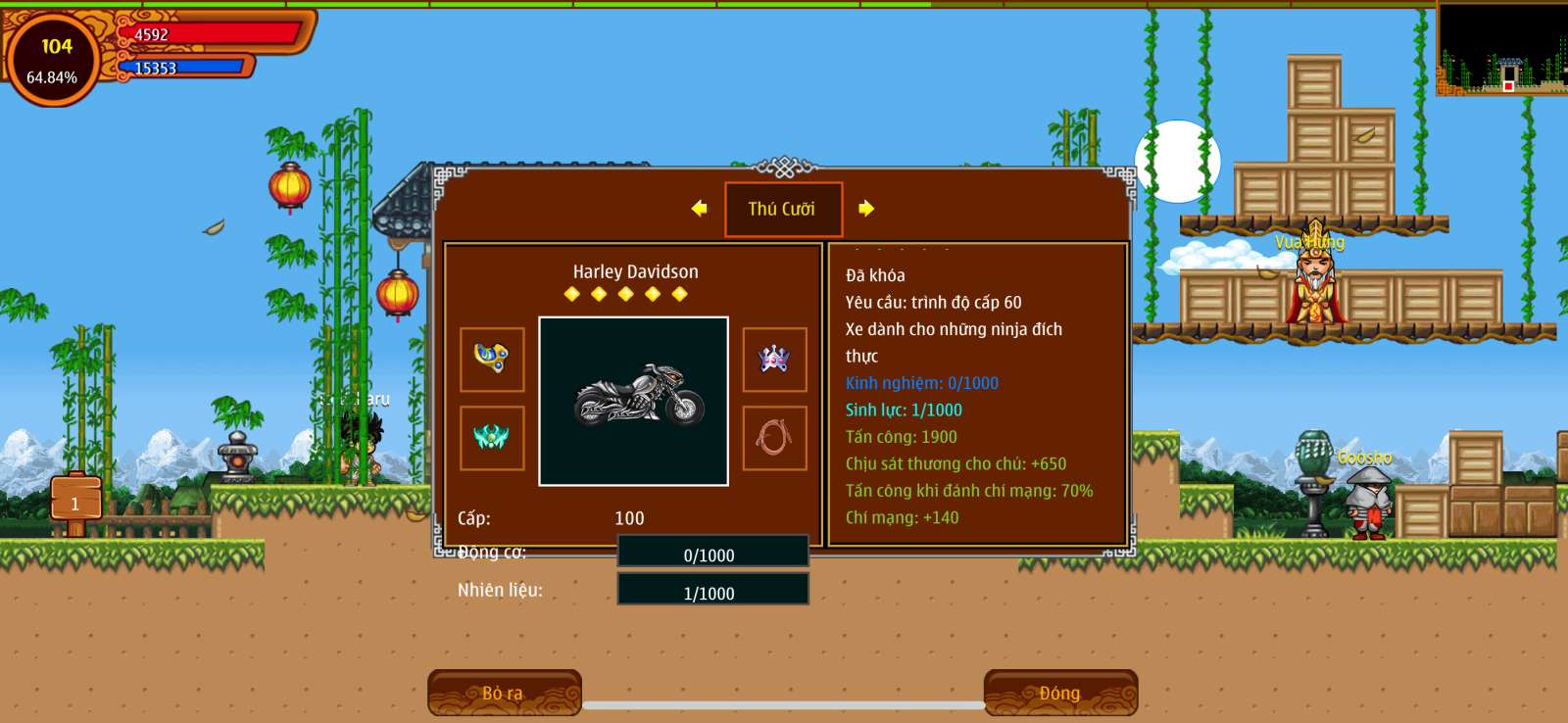
Task: Select the Thú Cưỡi tab
Action: coord(783,209)
